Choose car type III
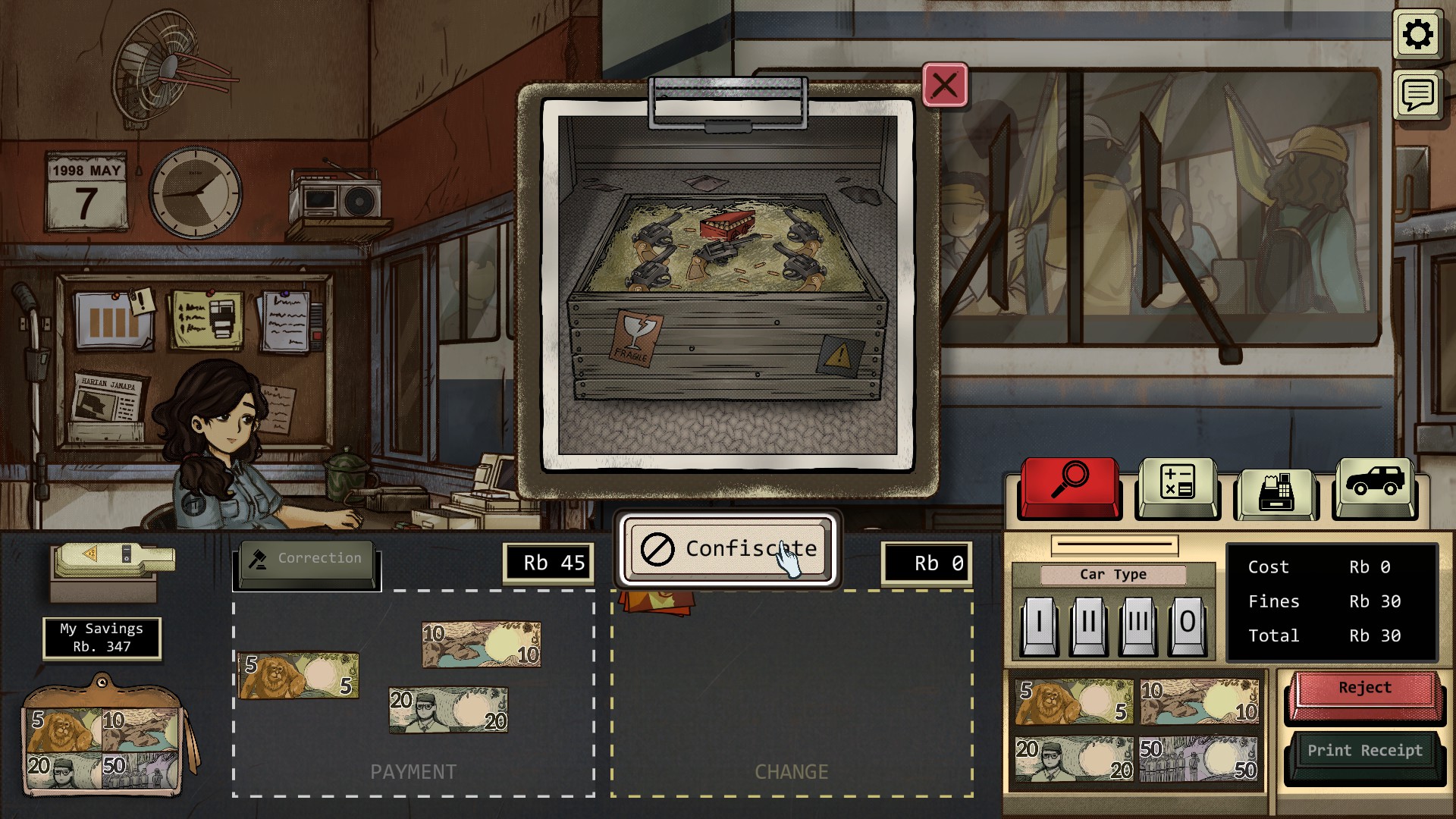This screenshot has width=1456, height=819. pos(1138,623)
